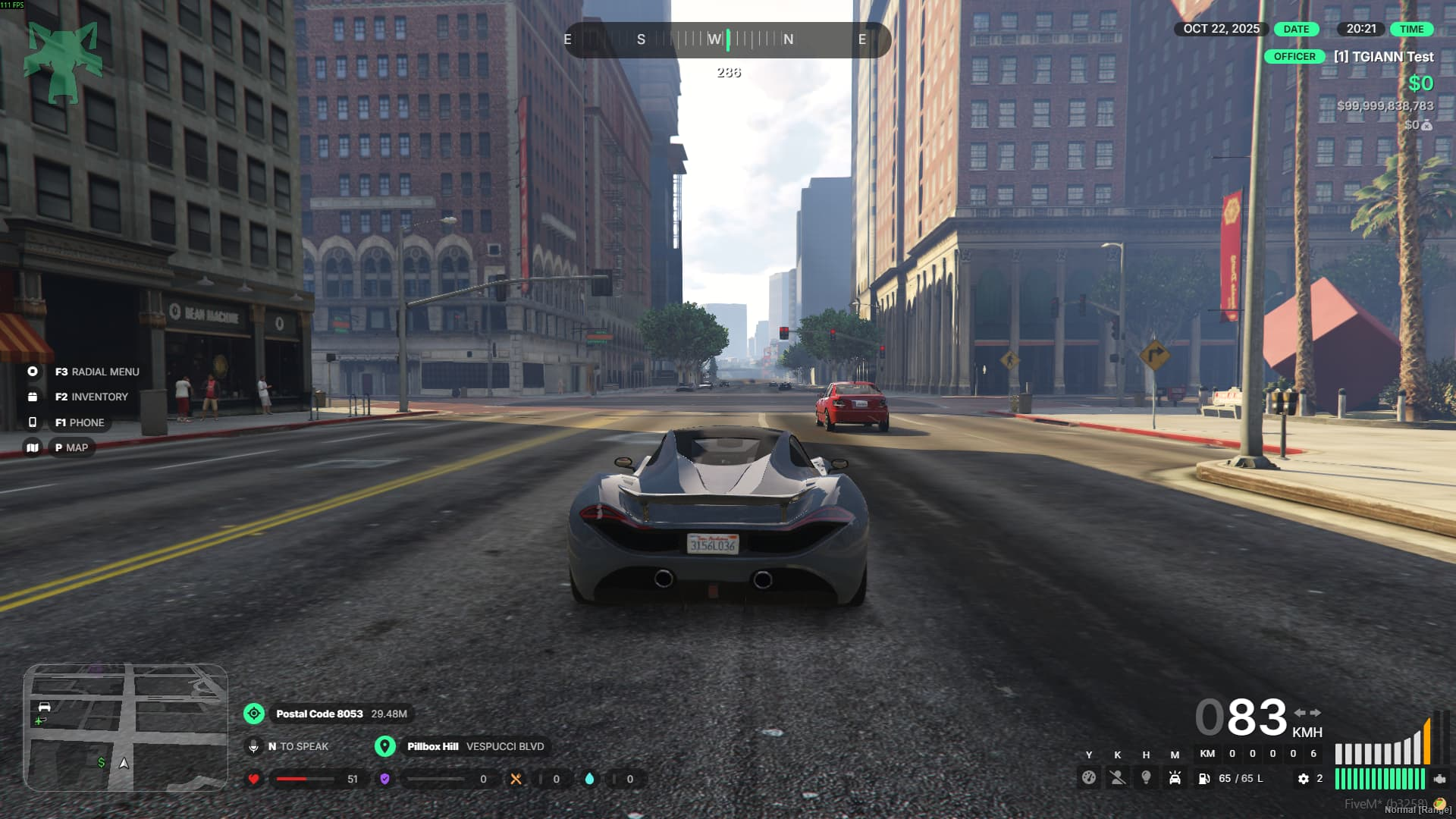The image size is (1456, 819).
Task: Toggle the emergency siren car icon
Action: (x=1175, y=778)
